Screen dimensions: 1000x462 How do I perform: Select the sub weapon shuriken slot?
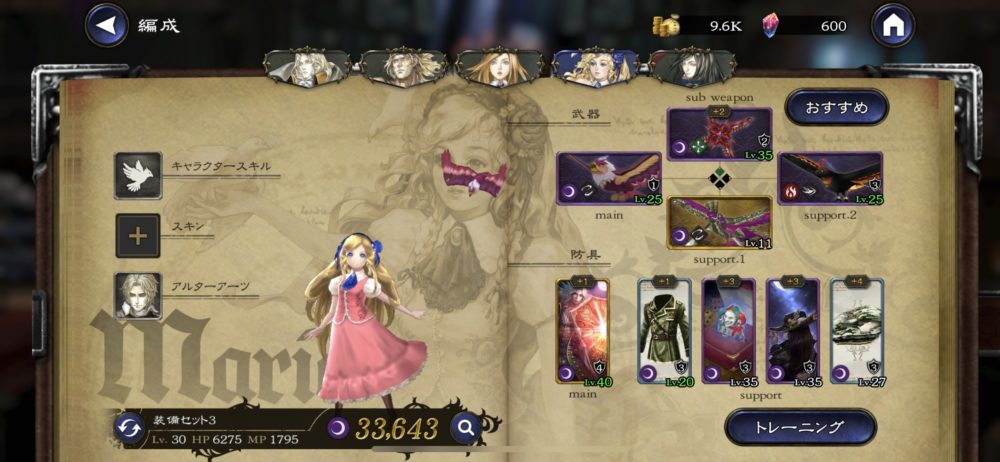719,135
